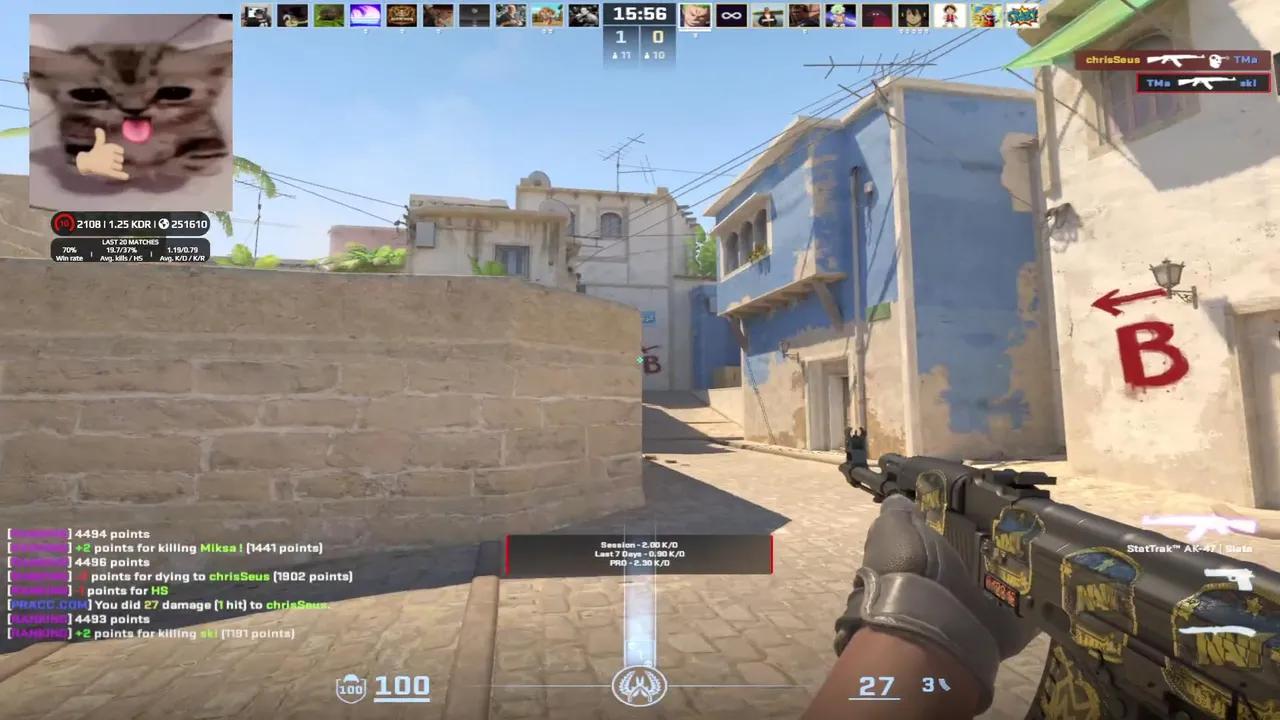1280x720 pixels.
Task: Click the CT score showing 1
Action: click(x=620, y=37)
